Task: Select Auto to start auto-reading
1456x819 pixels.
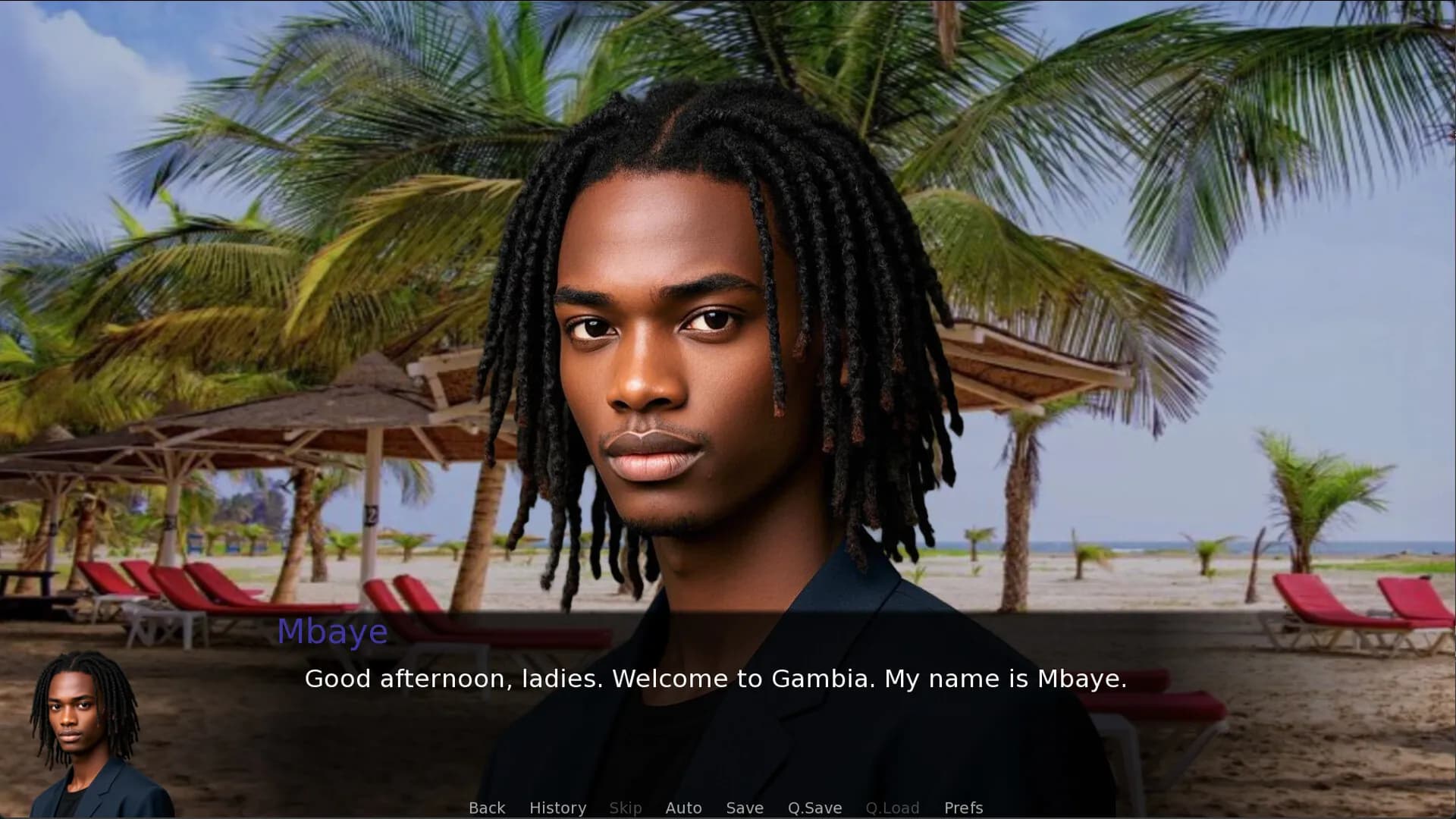Action: point(683,808)
